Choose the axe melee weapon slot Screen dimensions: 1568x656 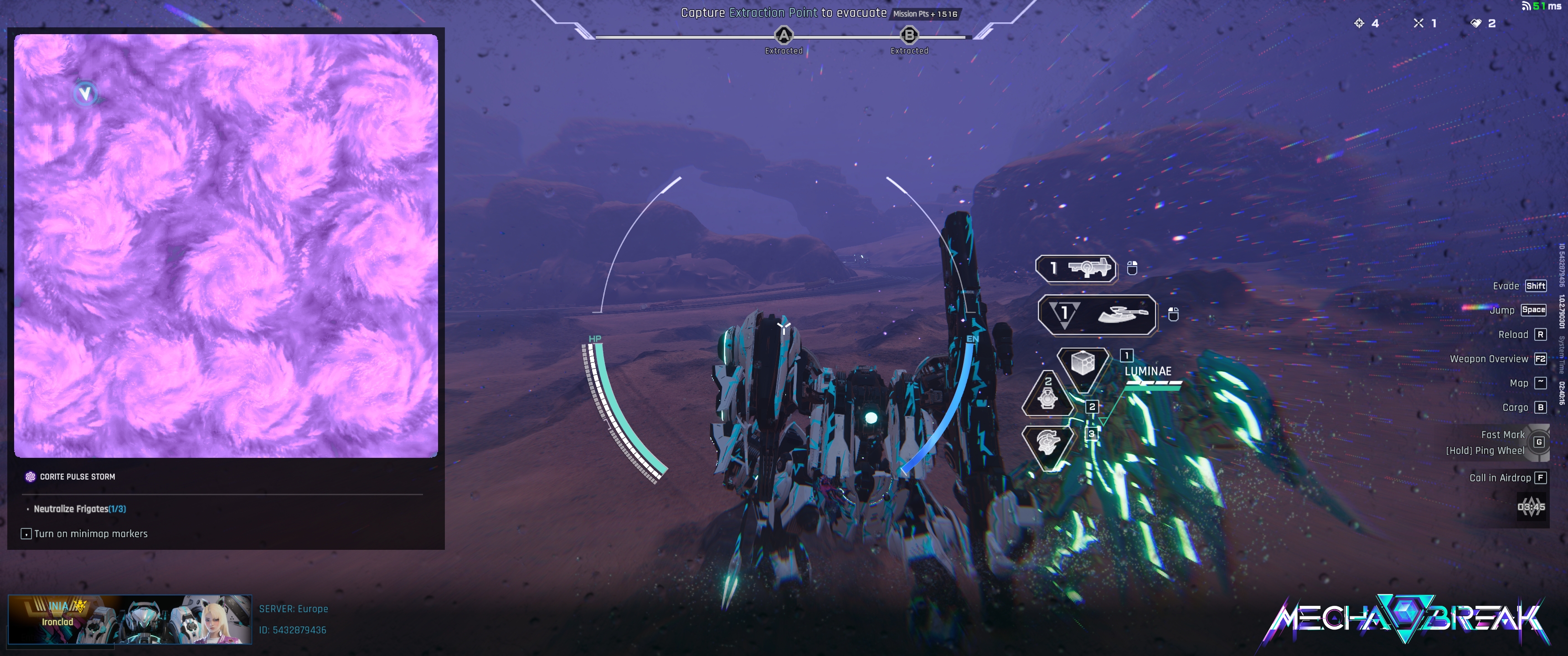[x=1097, y=314]
